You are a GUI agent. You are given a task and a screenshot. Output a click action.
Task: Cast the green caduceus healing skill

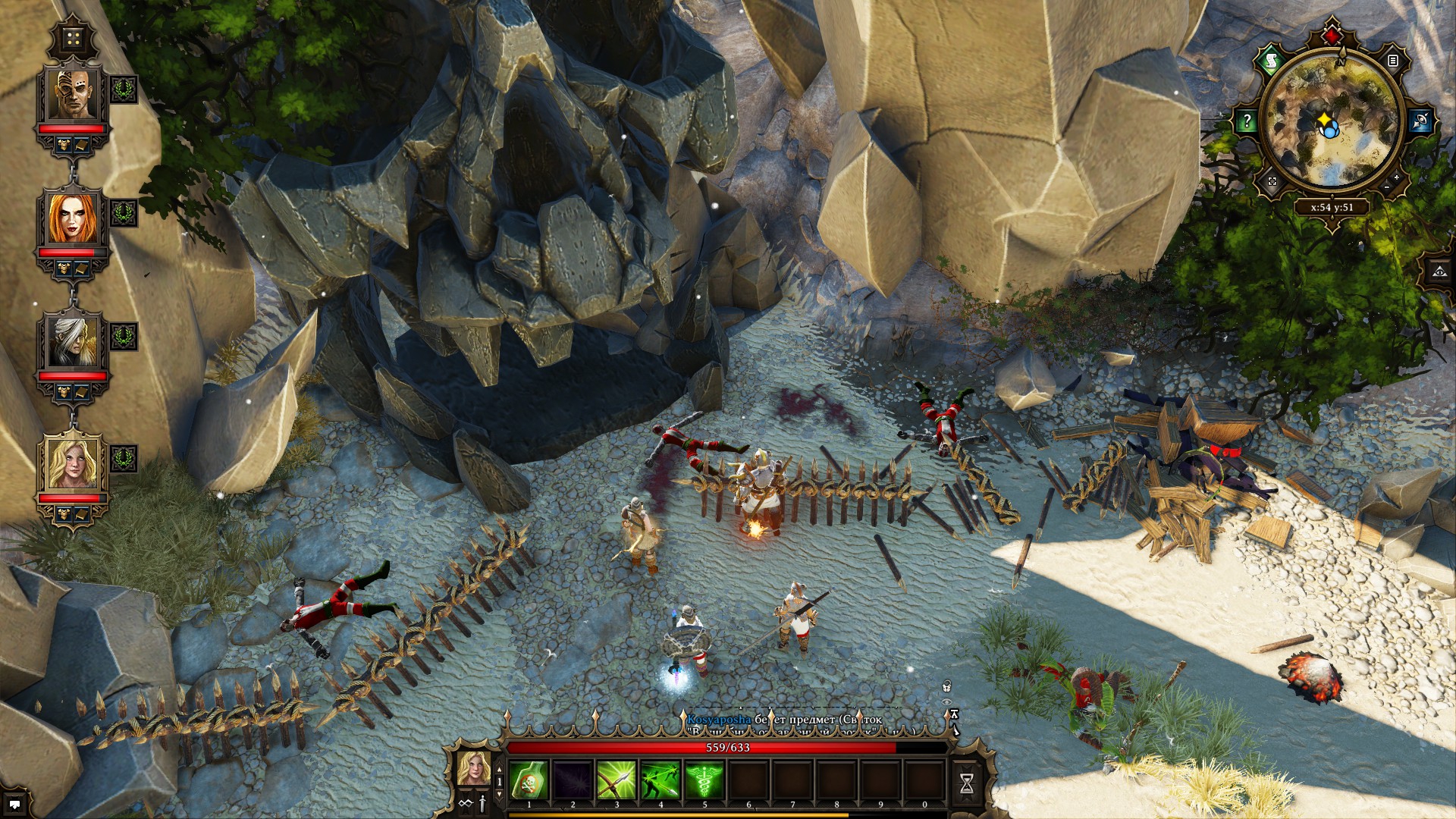(704, 781)
